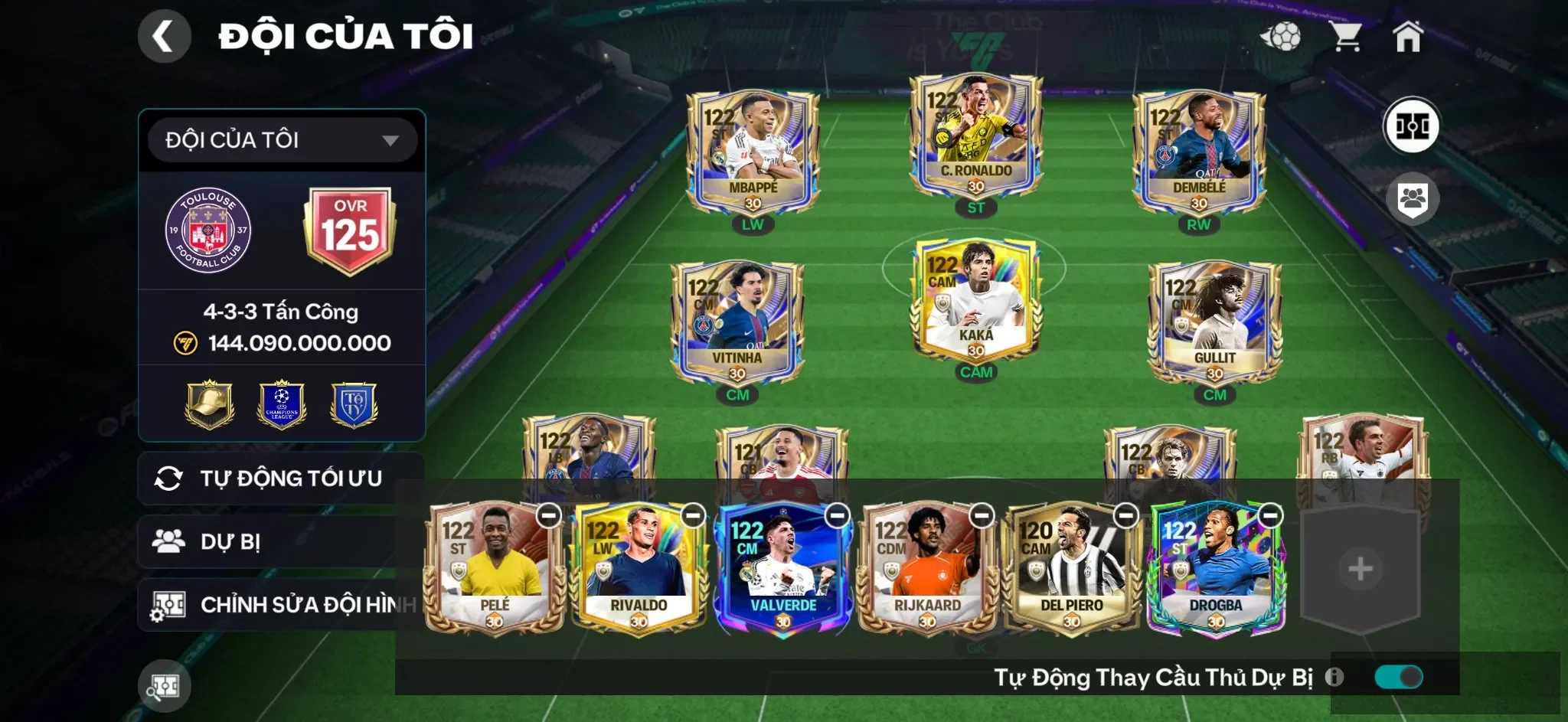1568x722 pixels.
Task: Select the Pelé substitute card
Action: [494, 570]
